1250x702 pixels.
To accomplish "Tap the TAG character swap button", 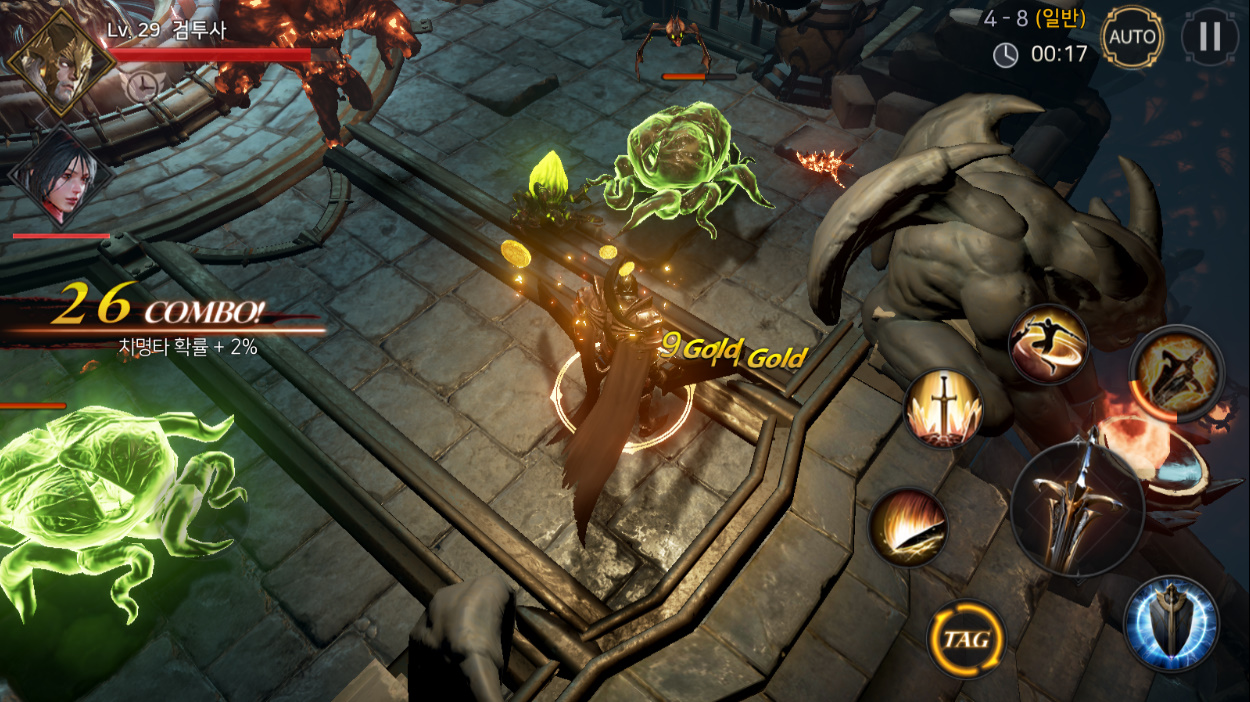I will [965, 638].
